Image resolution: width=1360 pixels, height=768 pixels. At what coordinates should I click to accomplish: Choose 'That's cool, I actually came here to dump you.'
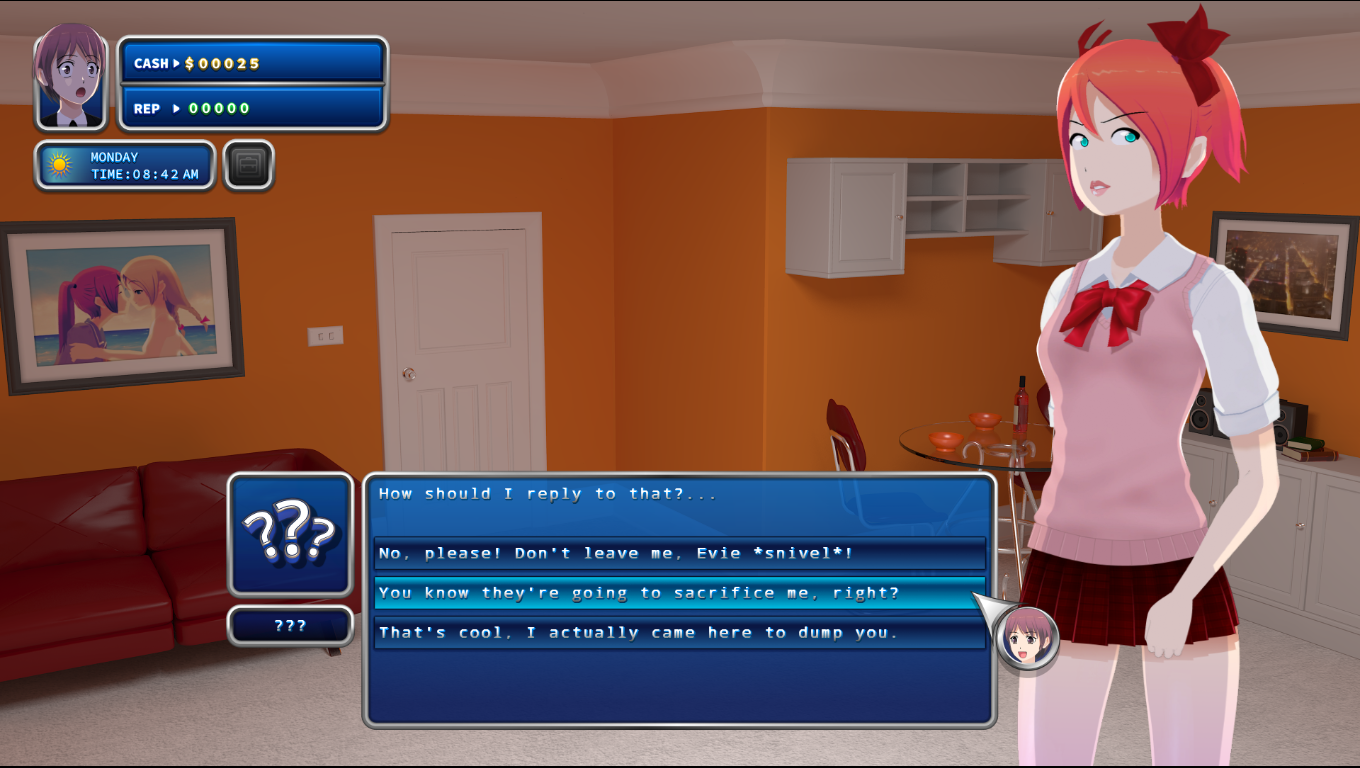pos(677,632)
